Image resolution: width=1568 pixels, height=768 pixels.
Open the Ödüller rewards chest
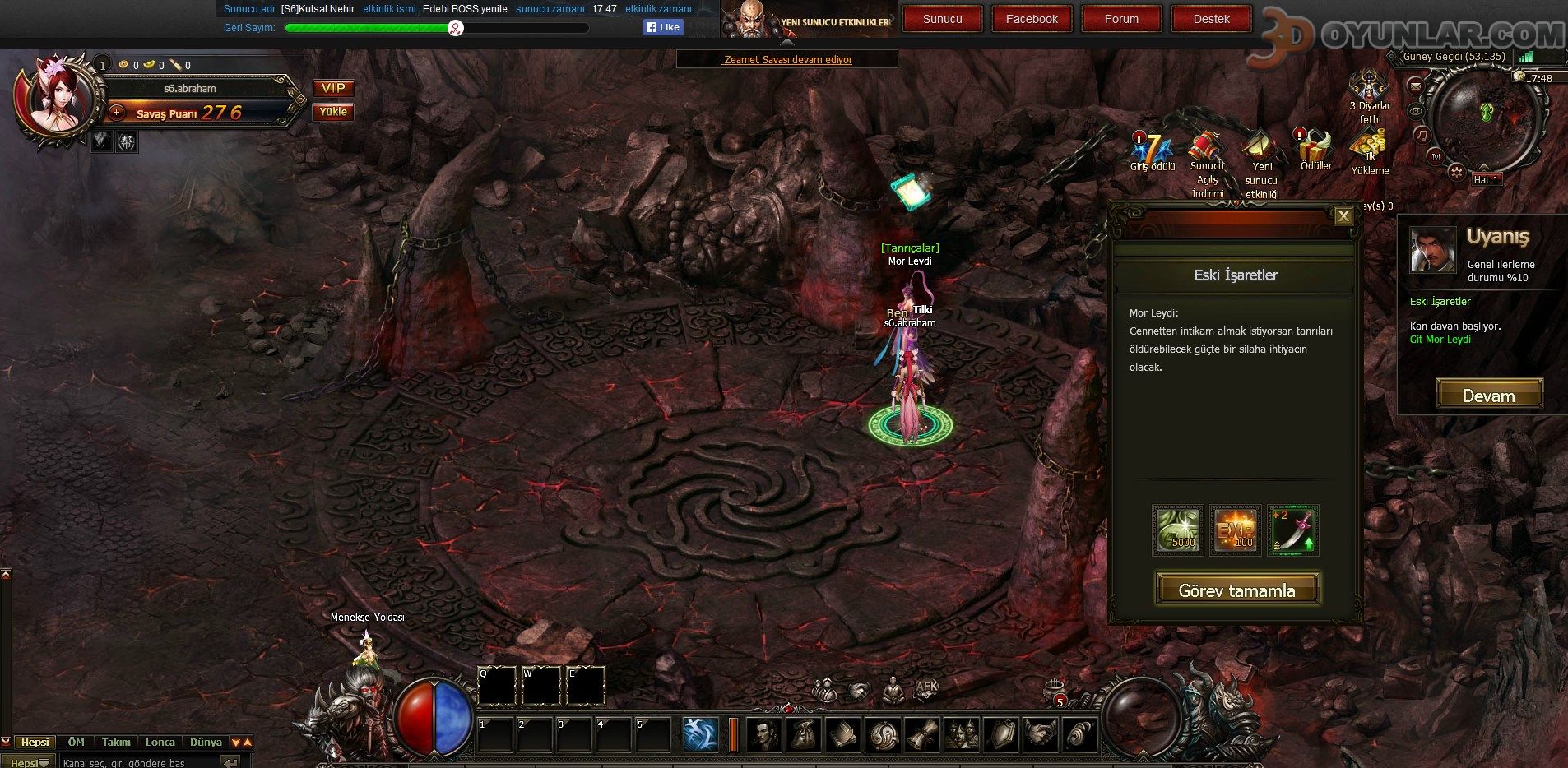(1315, 148)
